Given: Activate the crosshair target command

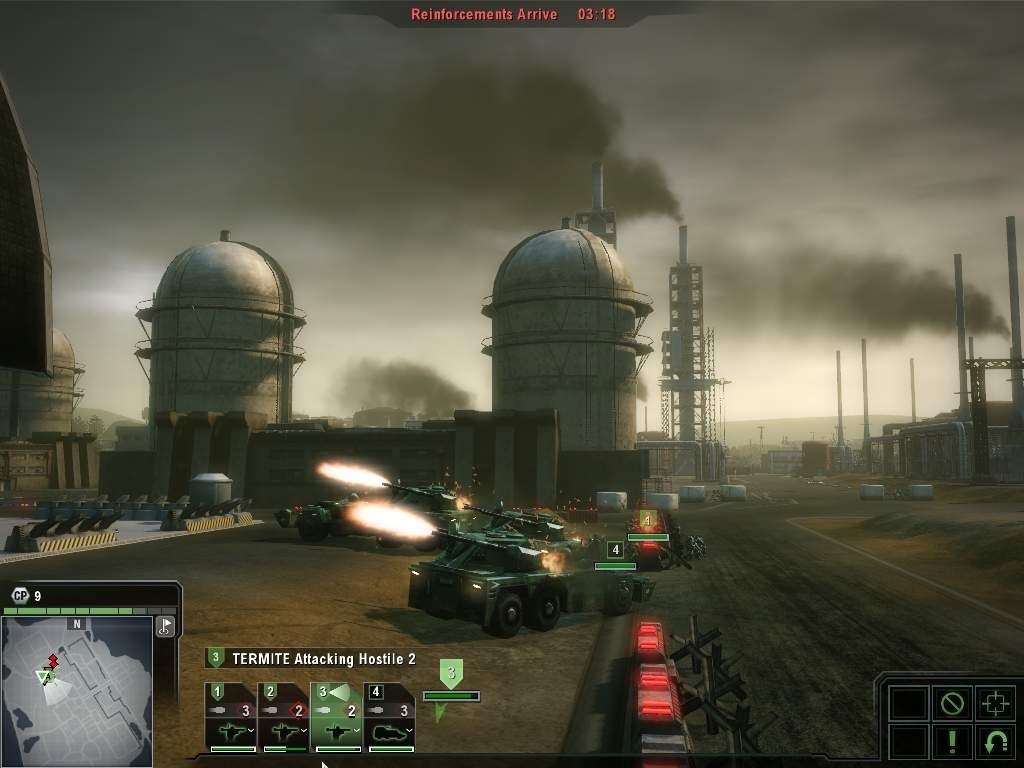Looking at the screenshot, I should (x=995, y=703).
